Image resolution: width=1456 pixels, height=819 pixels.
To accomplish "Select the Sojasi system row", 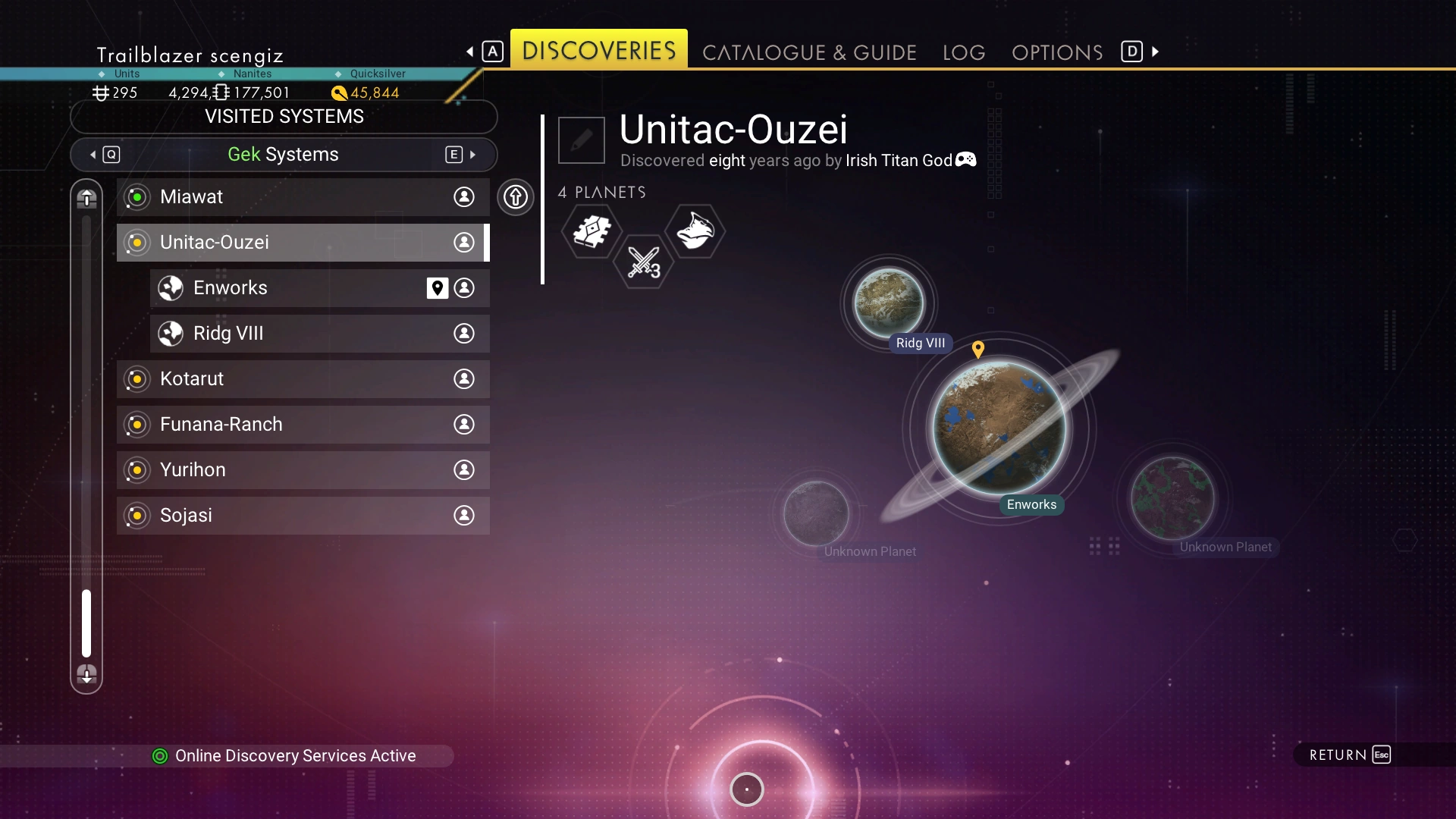I will click(303, 516).
